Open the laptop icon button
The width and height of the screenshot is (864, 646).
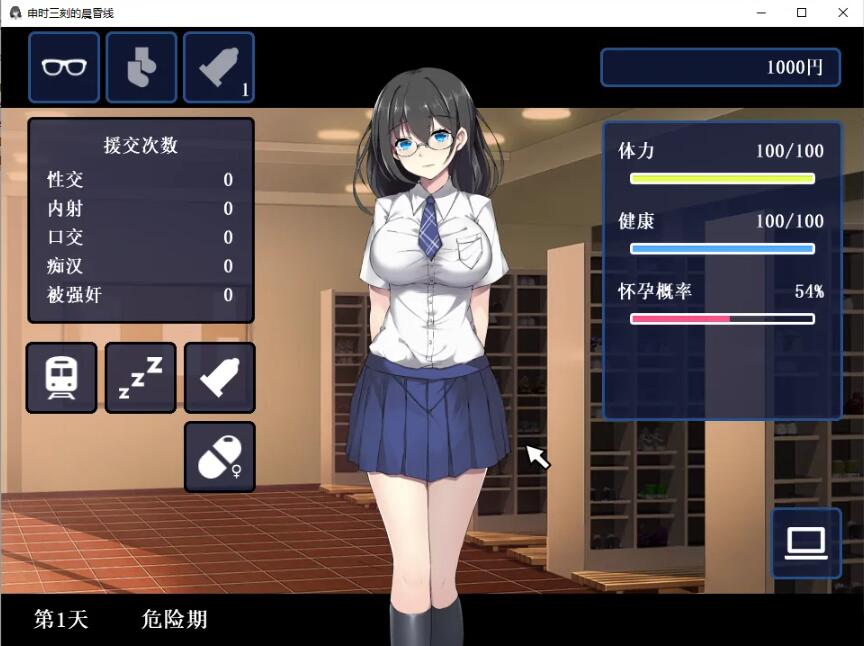(x=806, y=543)
